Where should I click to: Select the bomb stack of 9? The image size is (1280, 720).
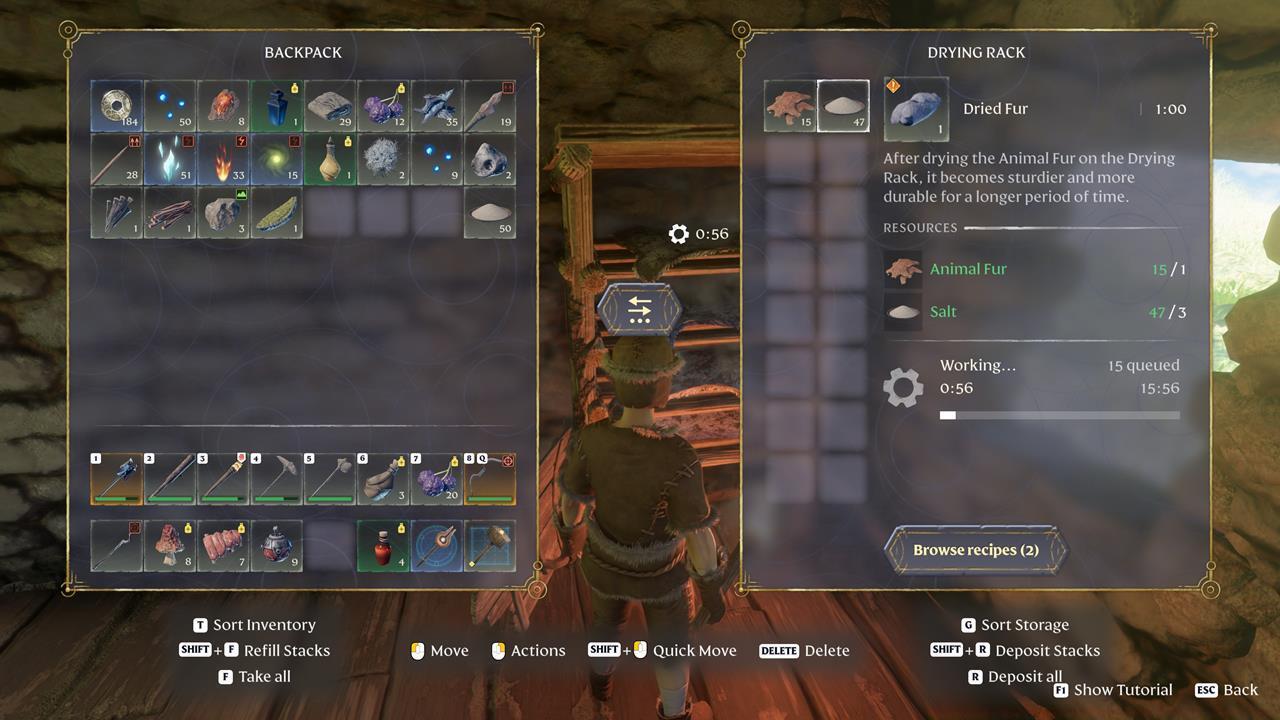(x=276, y=546)
